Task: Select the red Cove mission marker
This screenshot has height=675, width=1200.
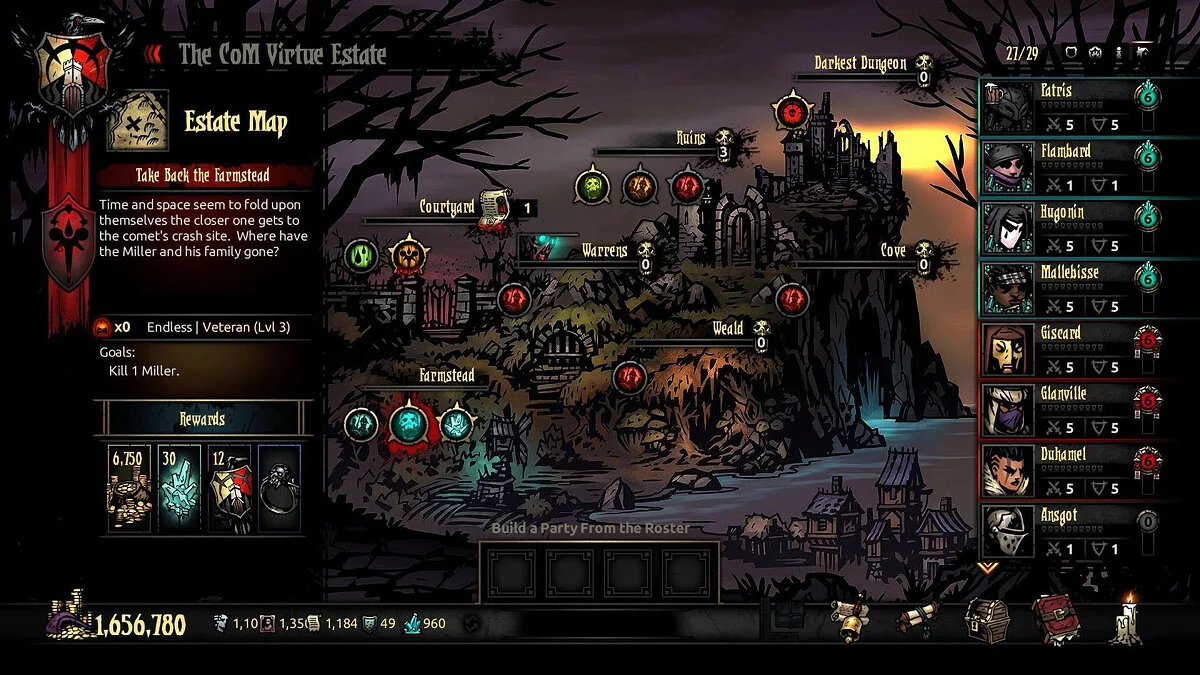Action: pos(792,297)
